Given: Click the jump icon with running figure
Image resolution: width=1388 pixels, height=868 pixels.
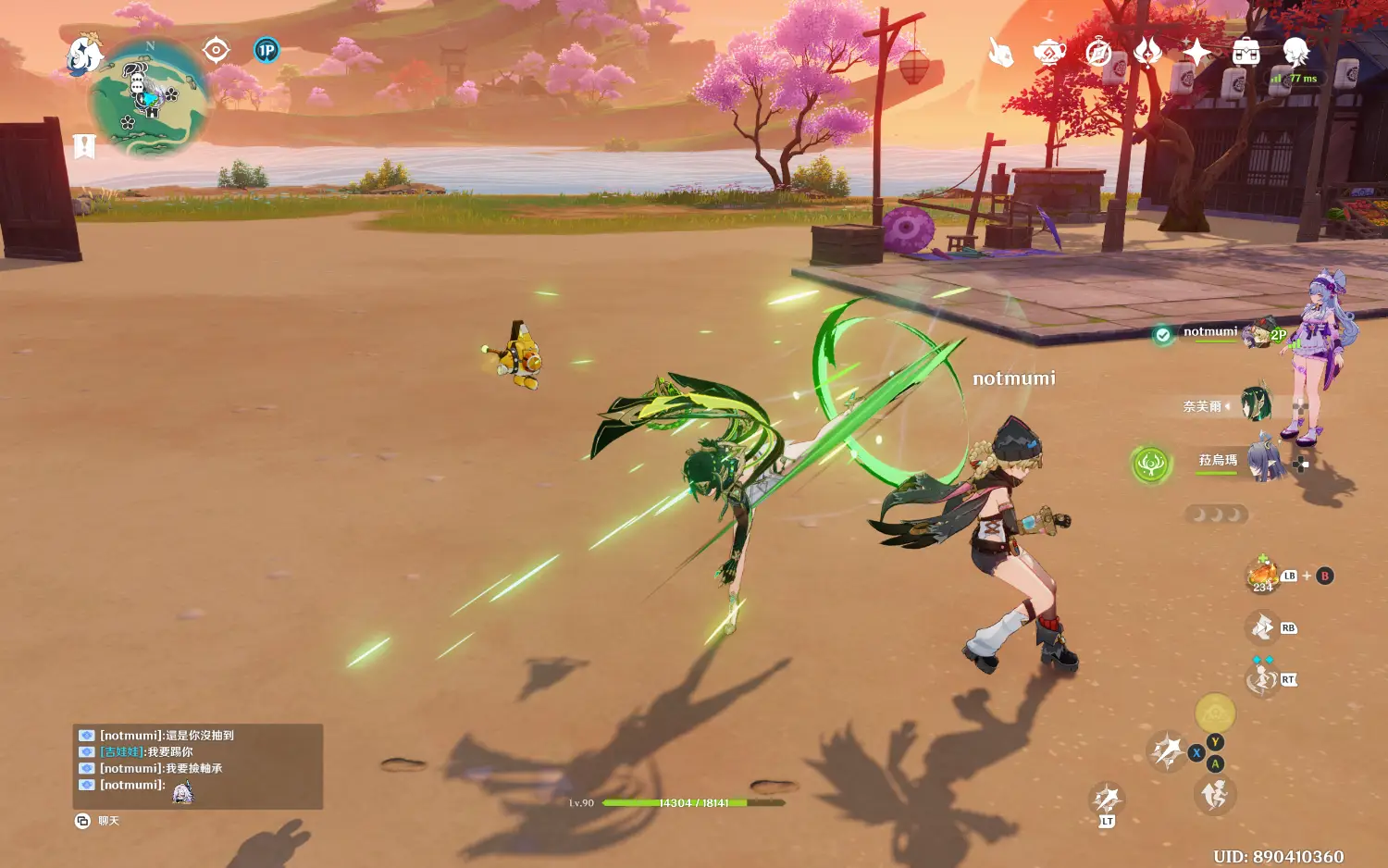Looking at the screenshot, I should pos(1215,795).
